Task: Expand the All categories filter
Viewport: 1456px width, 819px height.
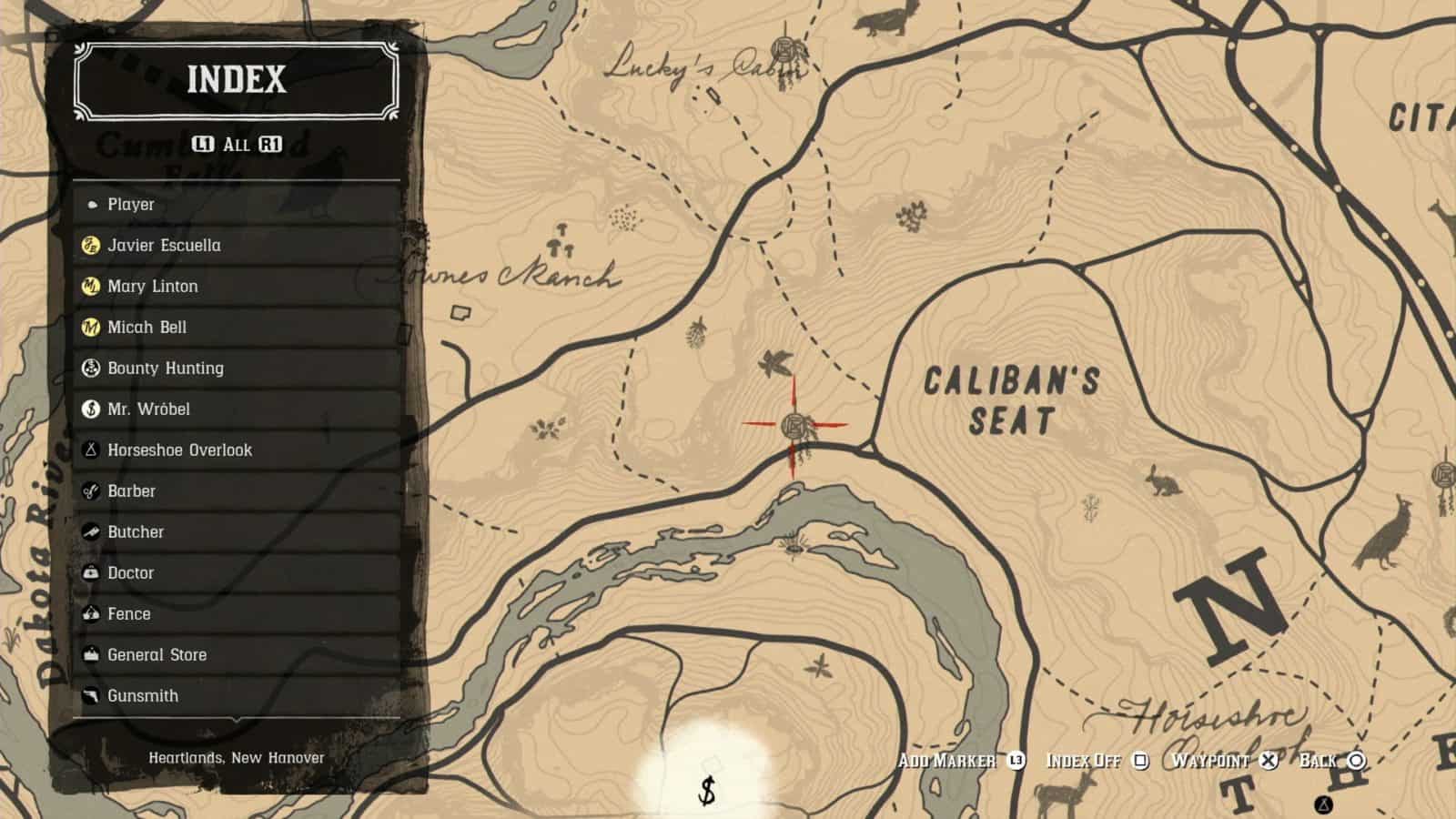Action: pyautogui.click(x=238, y=142)
